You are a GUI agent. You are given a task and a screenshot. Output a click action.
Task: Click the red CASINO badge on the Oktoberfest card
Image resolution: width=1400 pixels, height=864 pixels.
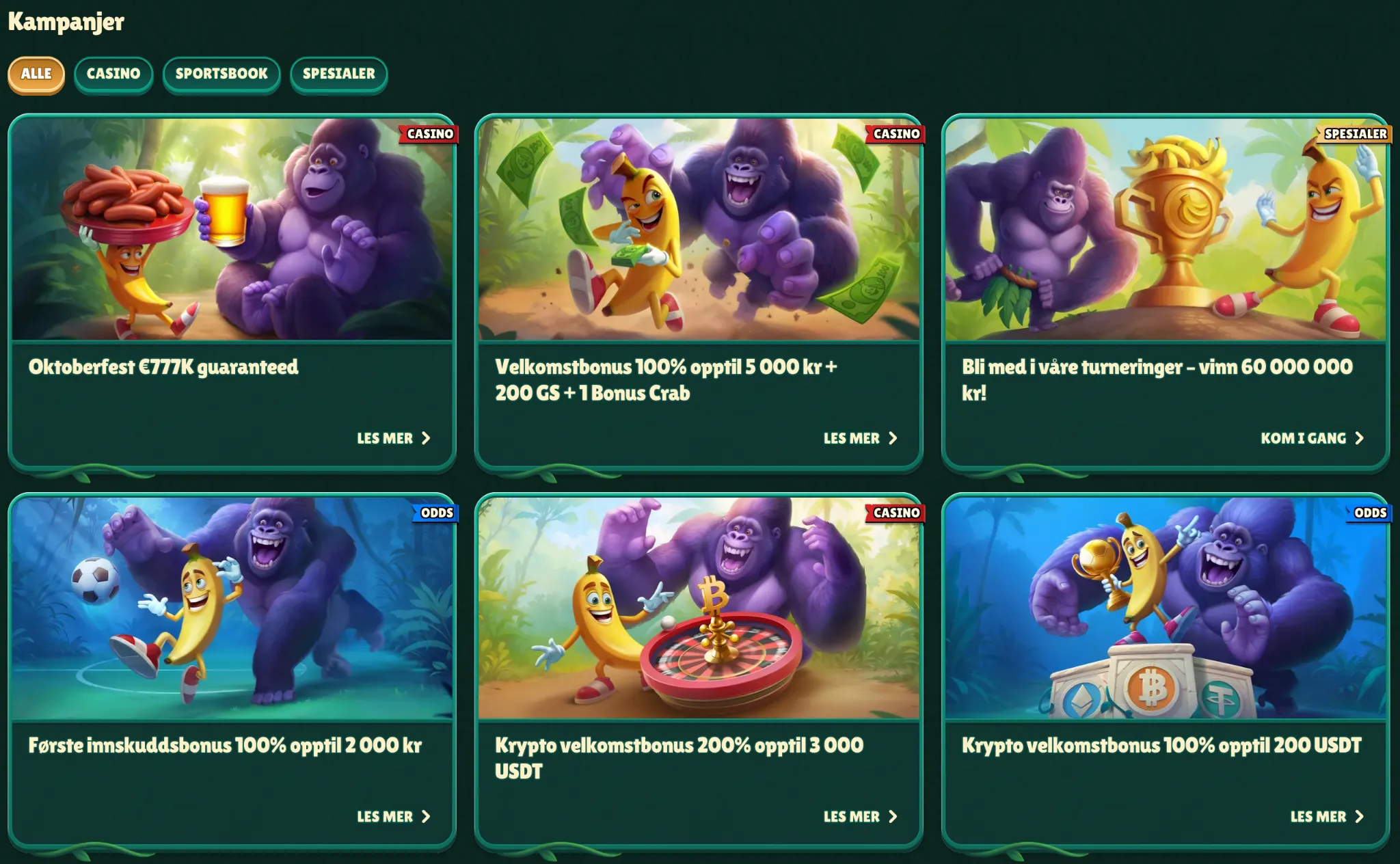coord(429,135)
